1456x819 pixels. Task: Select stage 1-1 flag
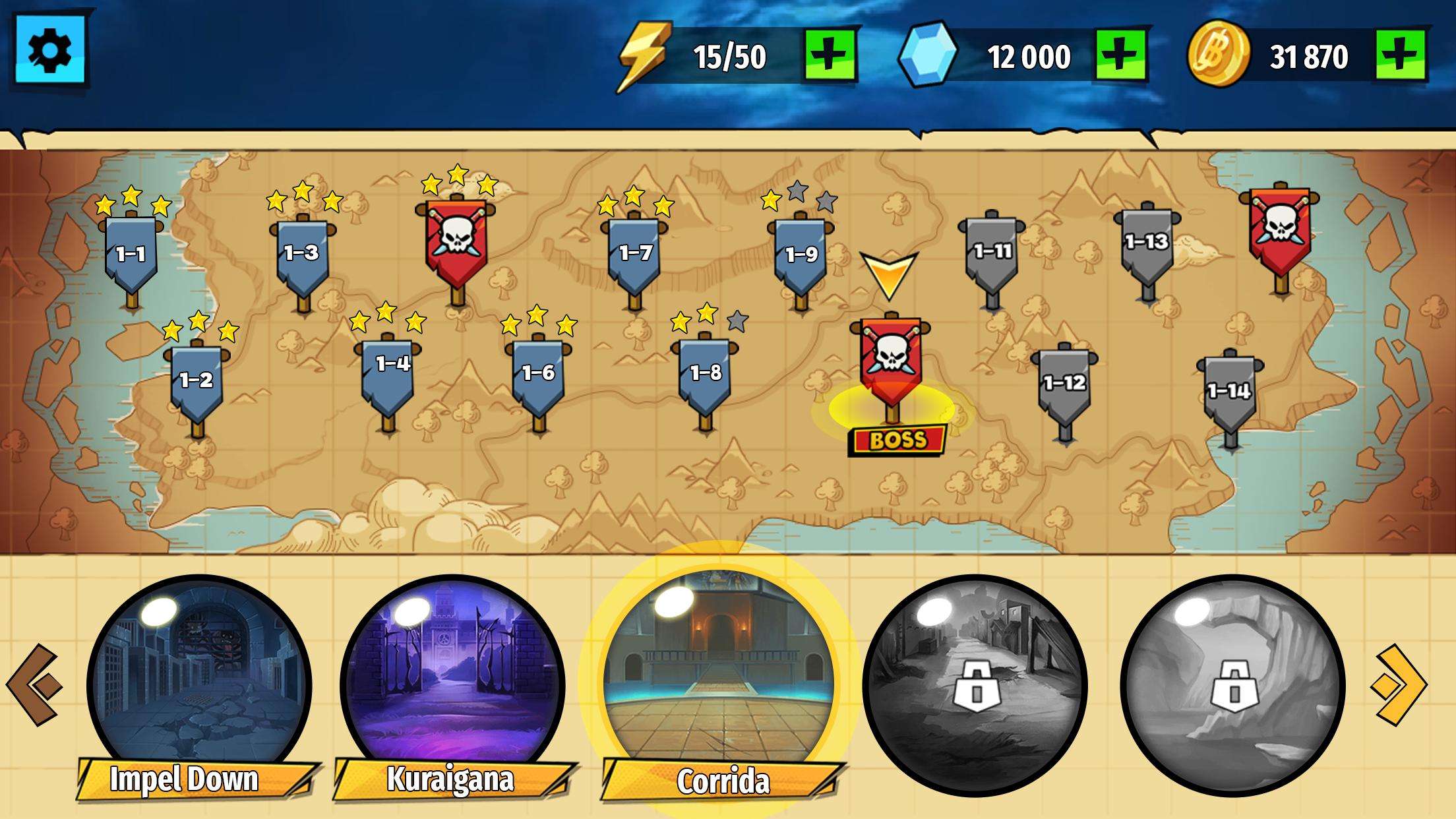[x=129, y=254]
